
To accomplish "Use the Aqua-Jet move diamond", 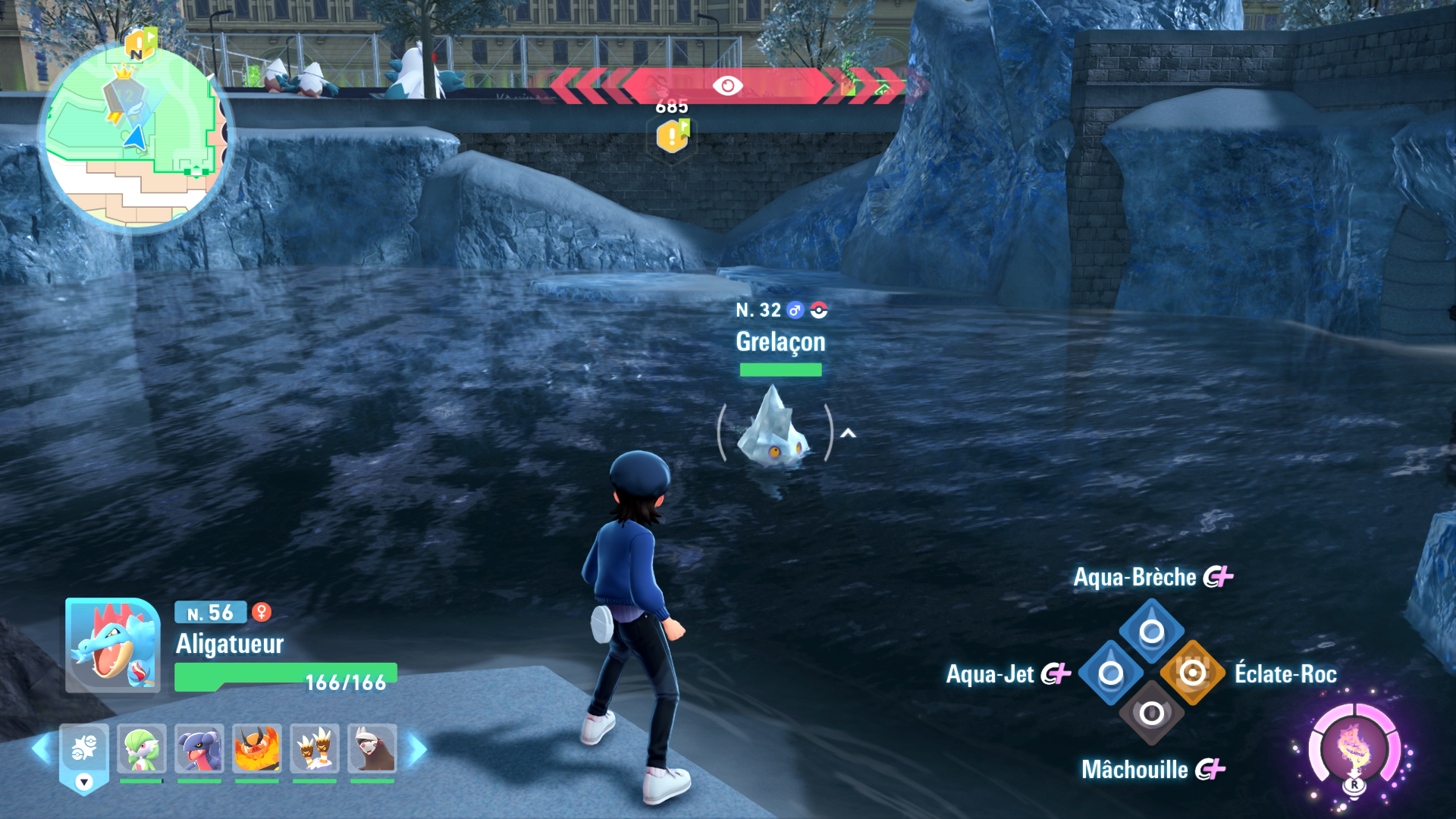I will pos(1110,673).
